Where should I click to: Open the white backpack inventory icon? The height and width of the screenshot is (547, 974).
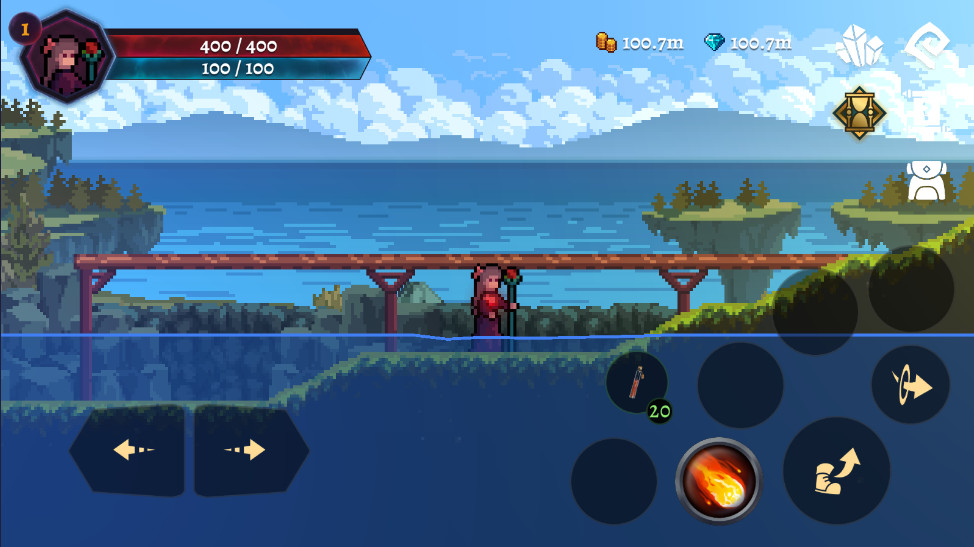pyautogui.click(x=926, y=180)
